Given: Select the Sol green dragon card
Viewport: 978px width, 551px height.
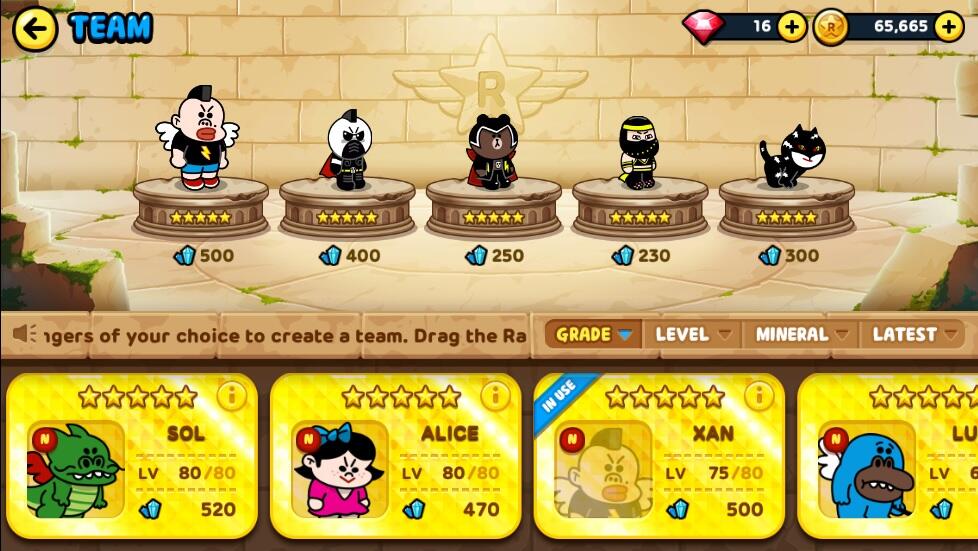Looking at the screenshot, I should pos(132,462).
